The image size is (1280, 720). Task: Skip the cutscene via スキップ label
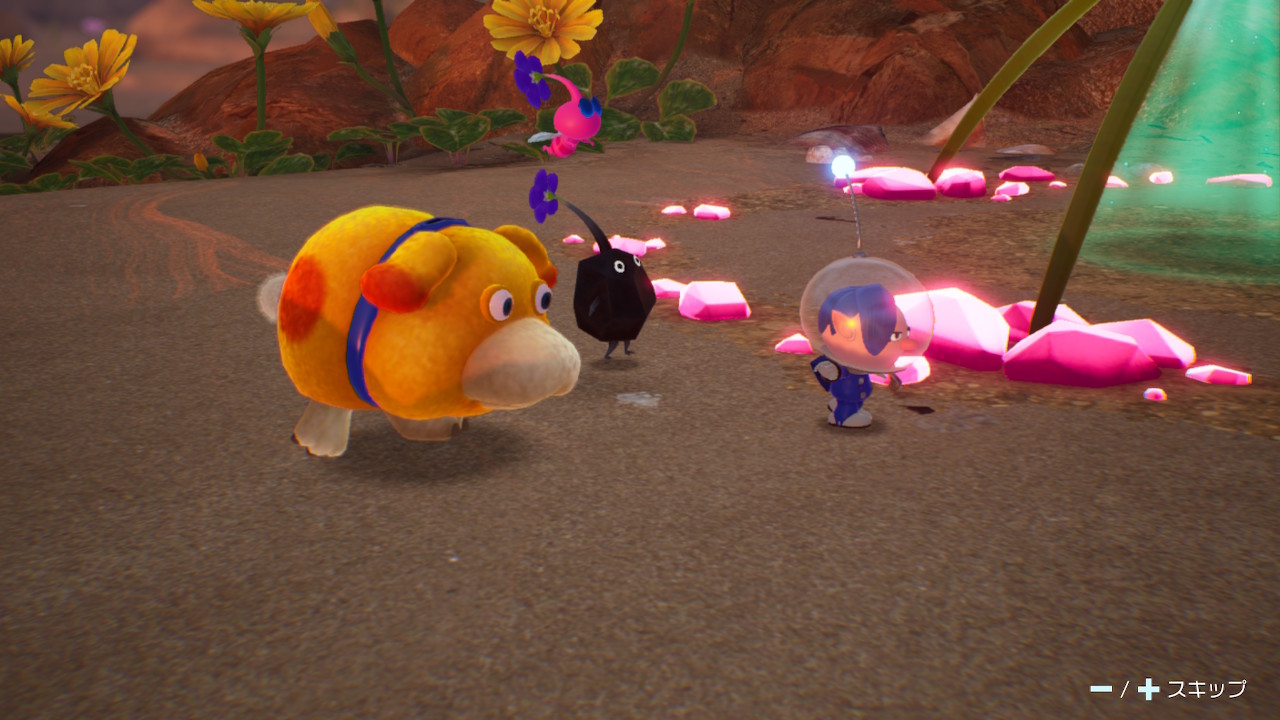pyautogui.click(x=1206, y=688)
